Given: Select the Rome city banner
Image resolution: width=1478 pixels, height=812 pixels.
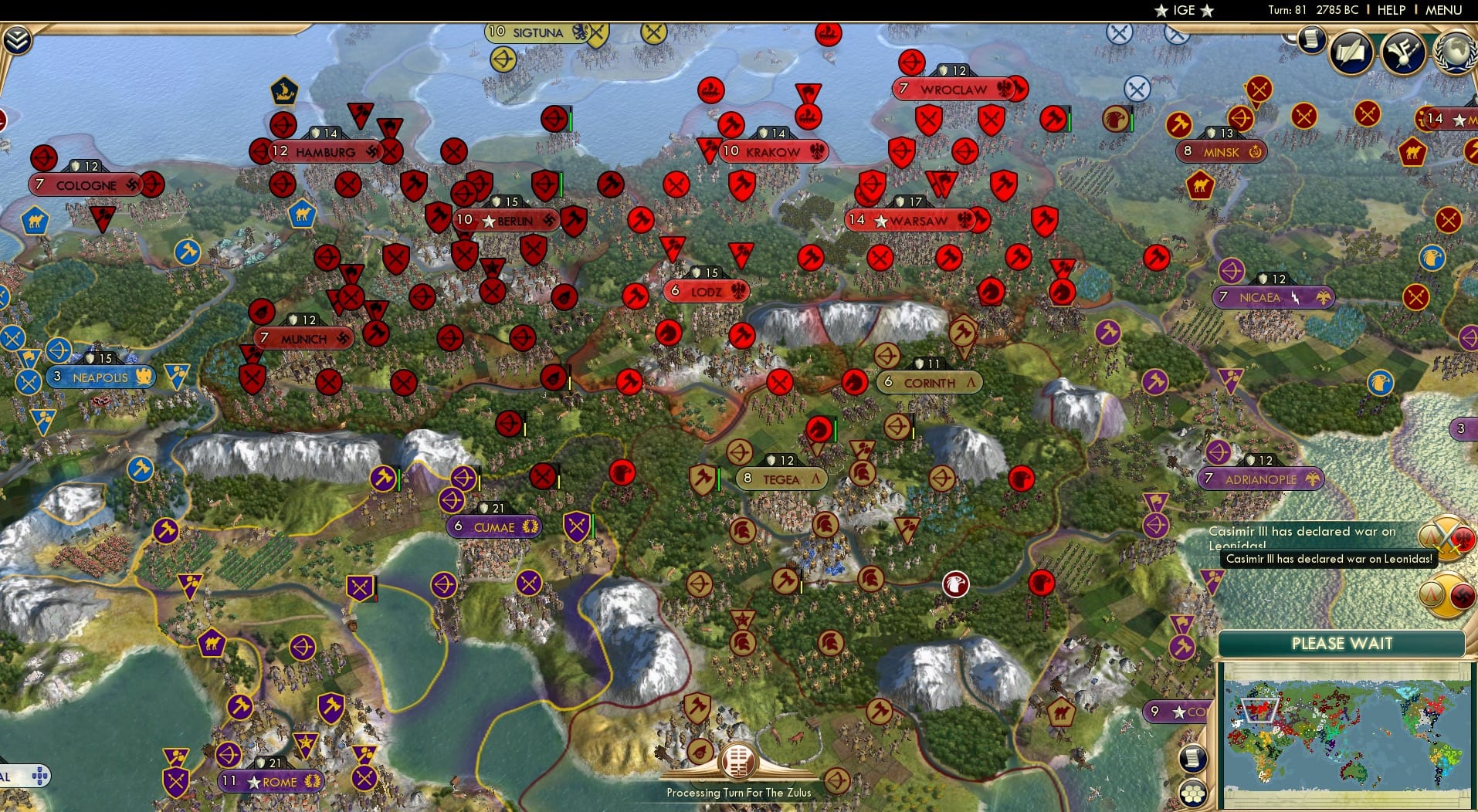Looking at the screenshot, I should pyautogui.click(x=272, y=781).
